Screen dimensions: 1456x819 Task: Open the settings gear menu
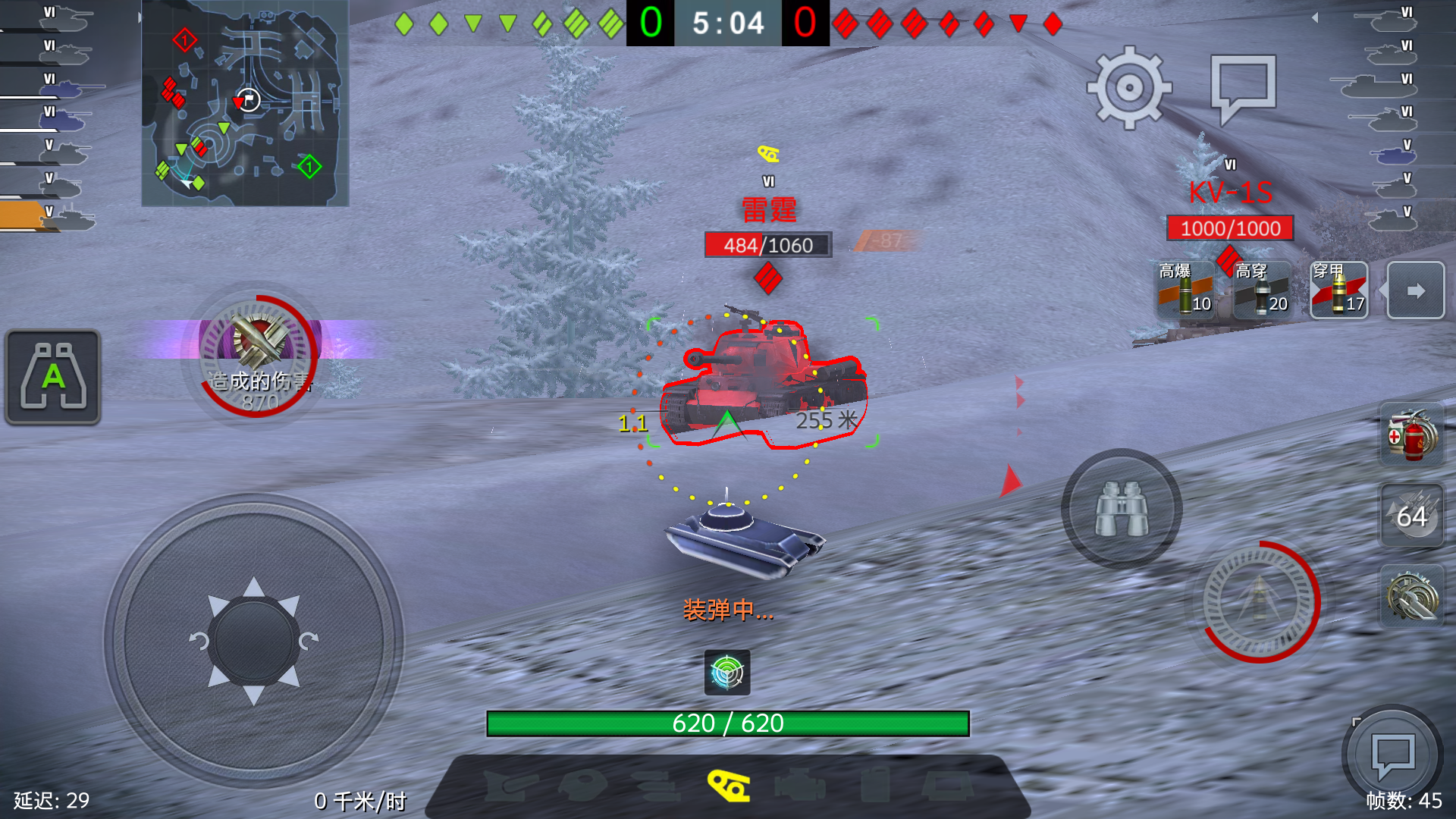[x=1129, y=87]
